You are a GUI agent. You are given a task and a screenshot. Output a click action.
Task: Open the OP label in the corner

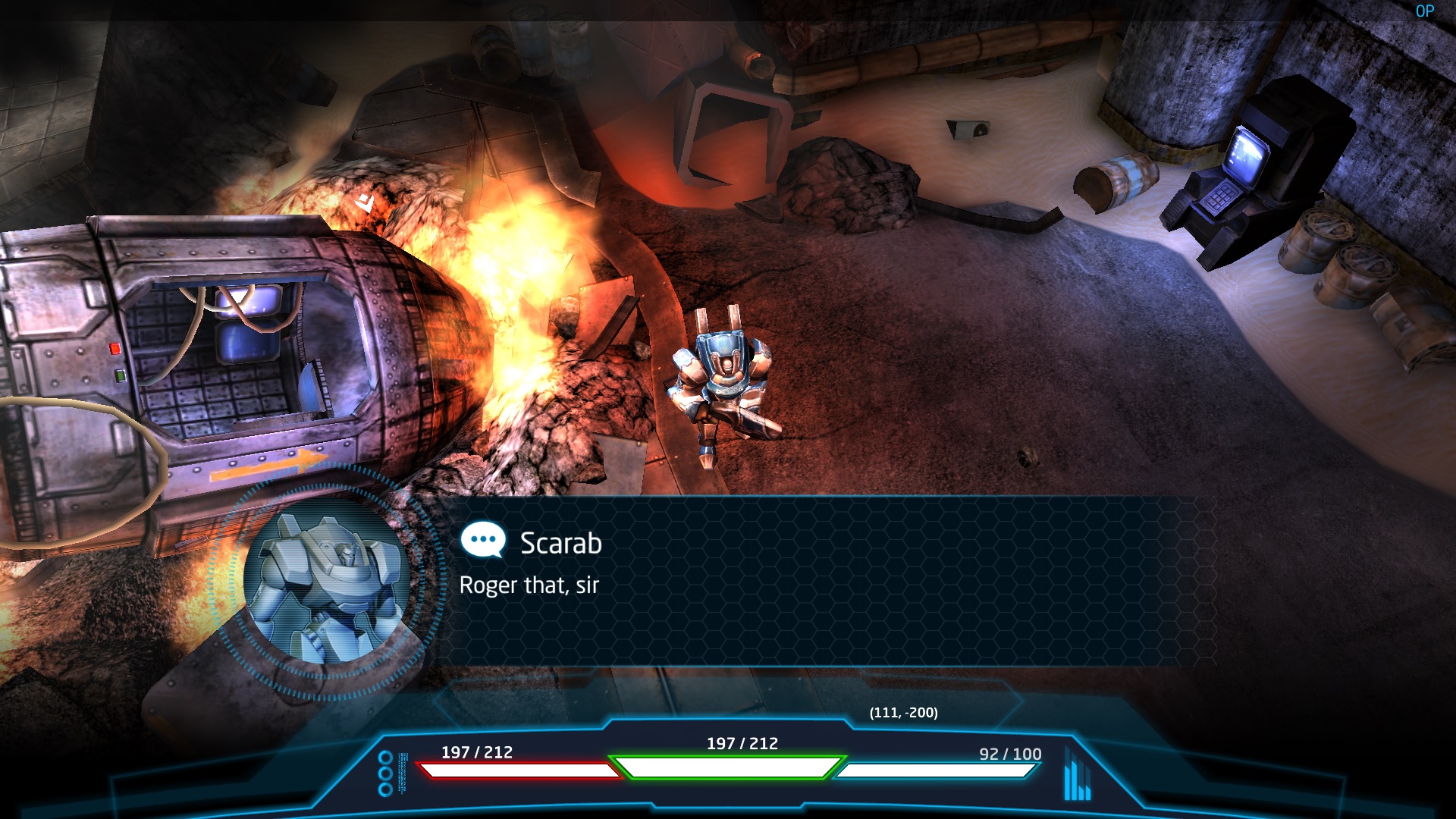[1424, 11]
